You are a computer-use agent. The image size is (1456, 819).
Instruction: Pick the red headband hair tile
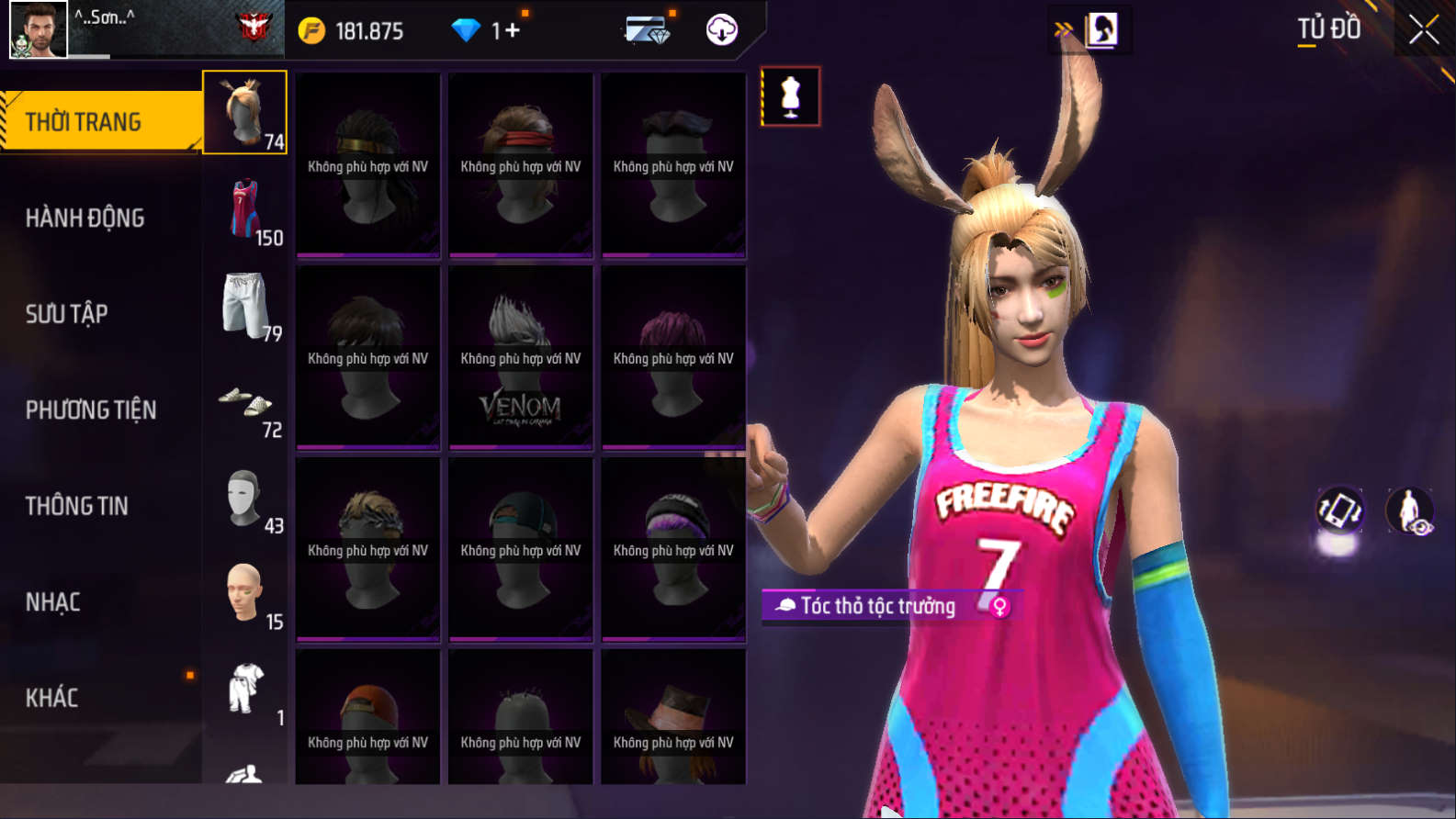(x=521, y=165)
